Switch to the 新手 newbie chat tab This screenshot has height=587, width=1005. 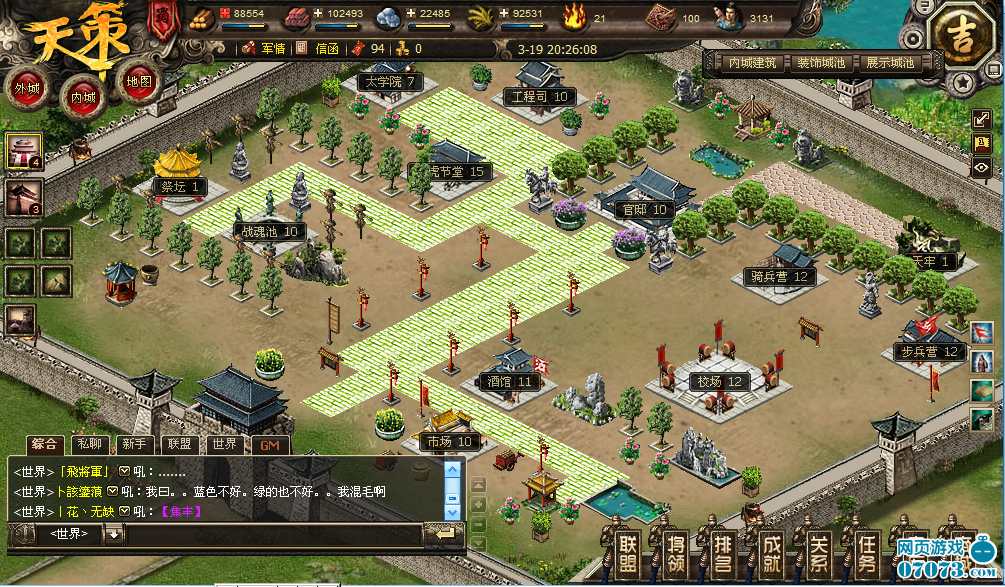pyautogui.click(x=133, y=444)
